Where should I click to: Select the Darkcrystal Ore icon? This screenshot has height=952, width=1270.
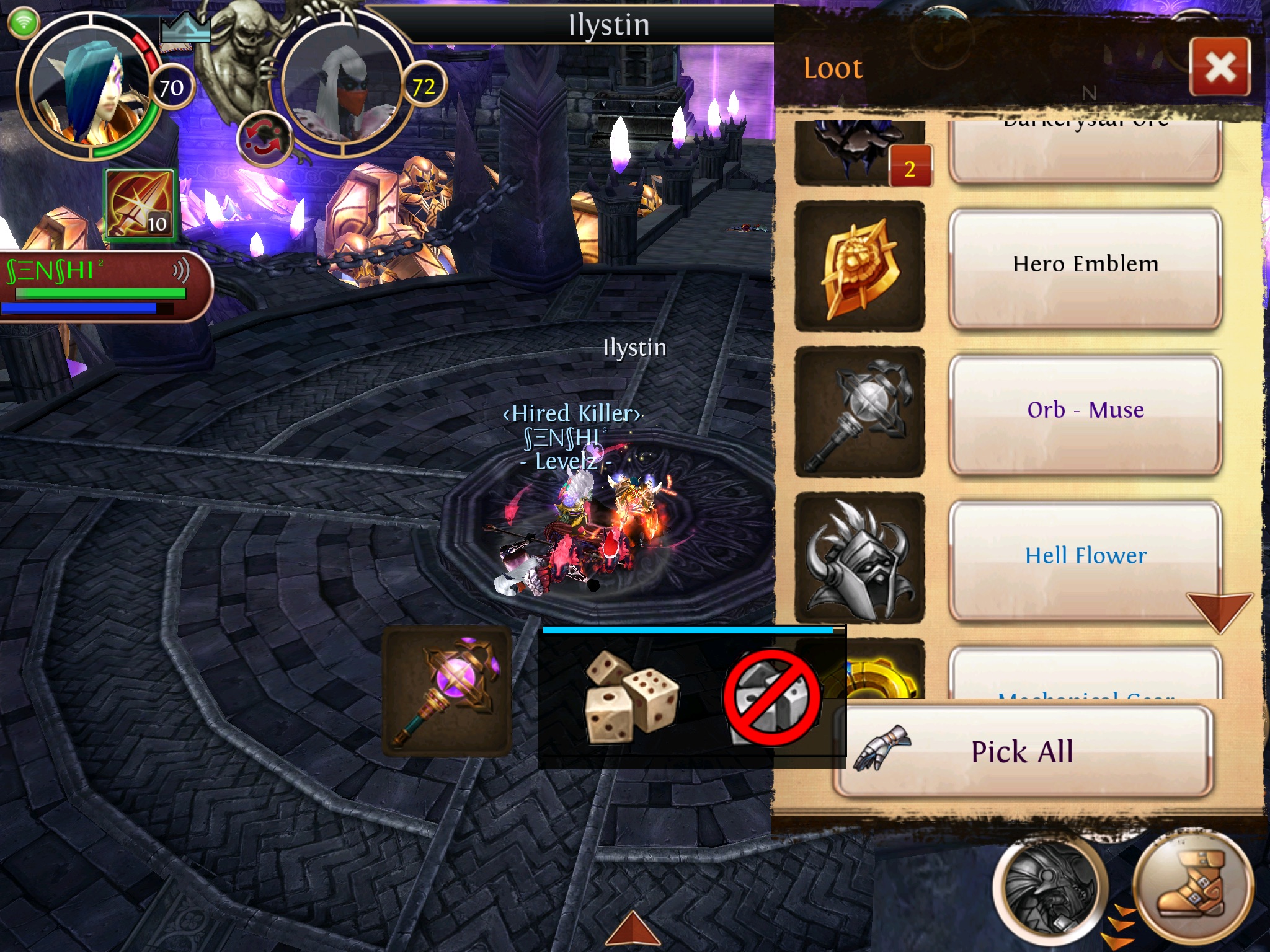click(x=859, y=152)
